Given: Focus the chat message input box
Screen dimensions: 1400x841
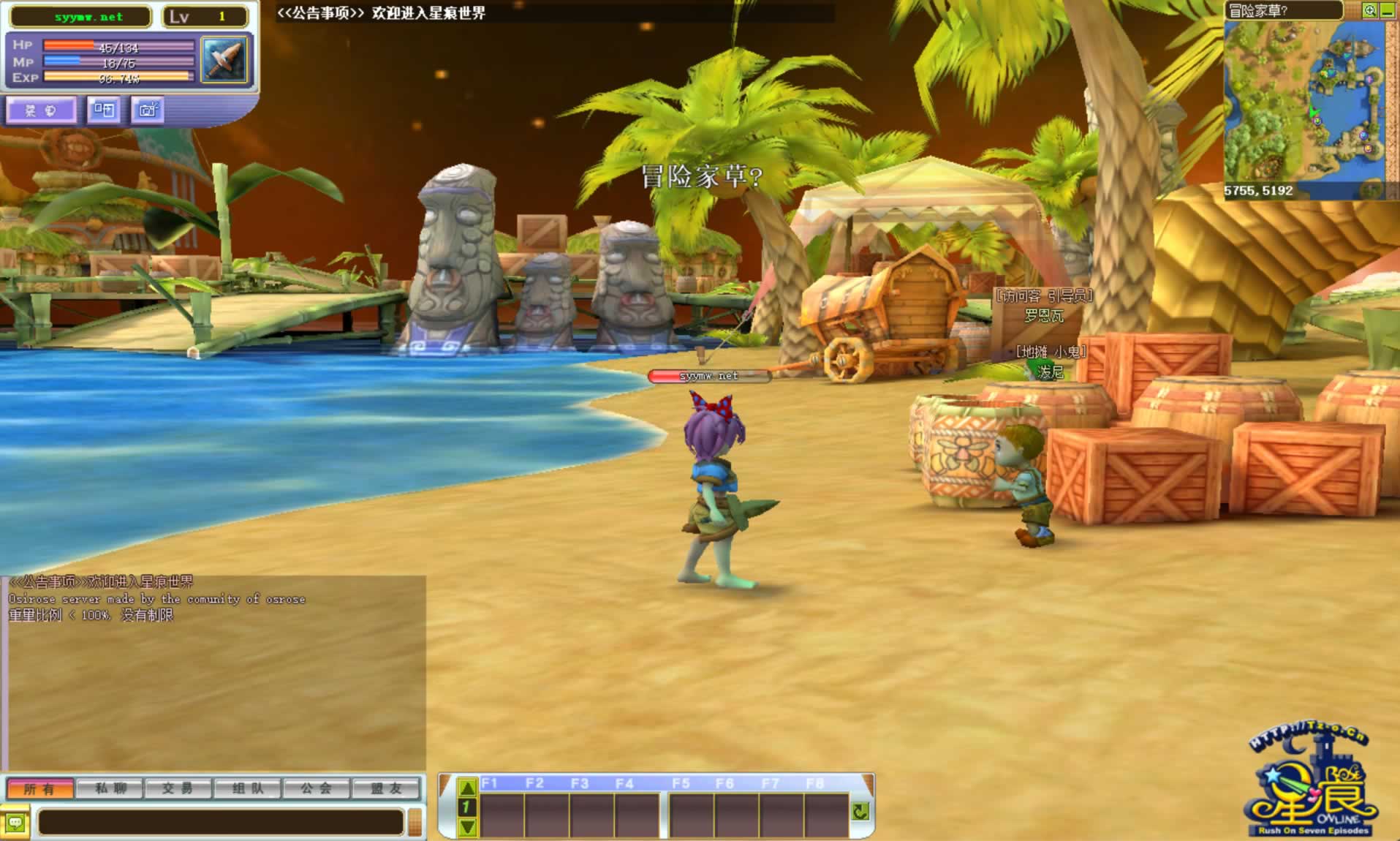Looking at the screenshot, I should [219, 823].
